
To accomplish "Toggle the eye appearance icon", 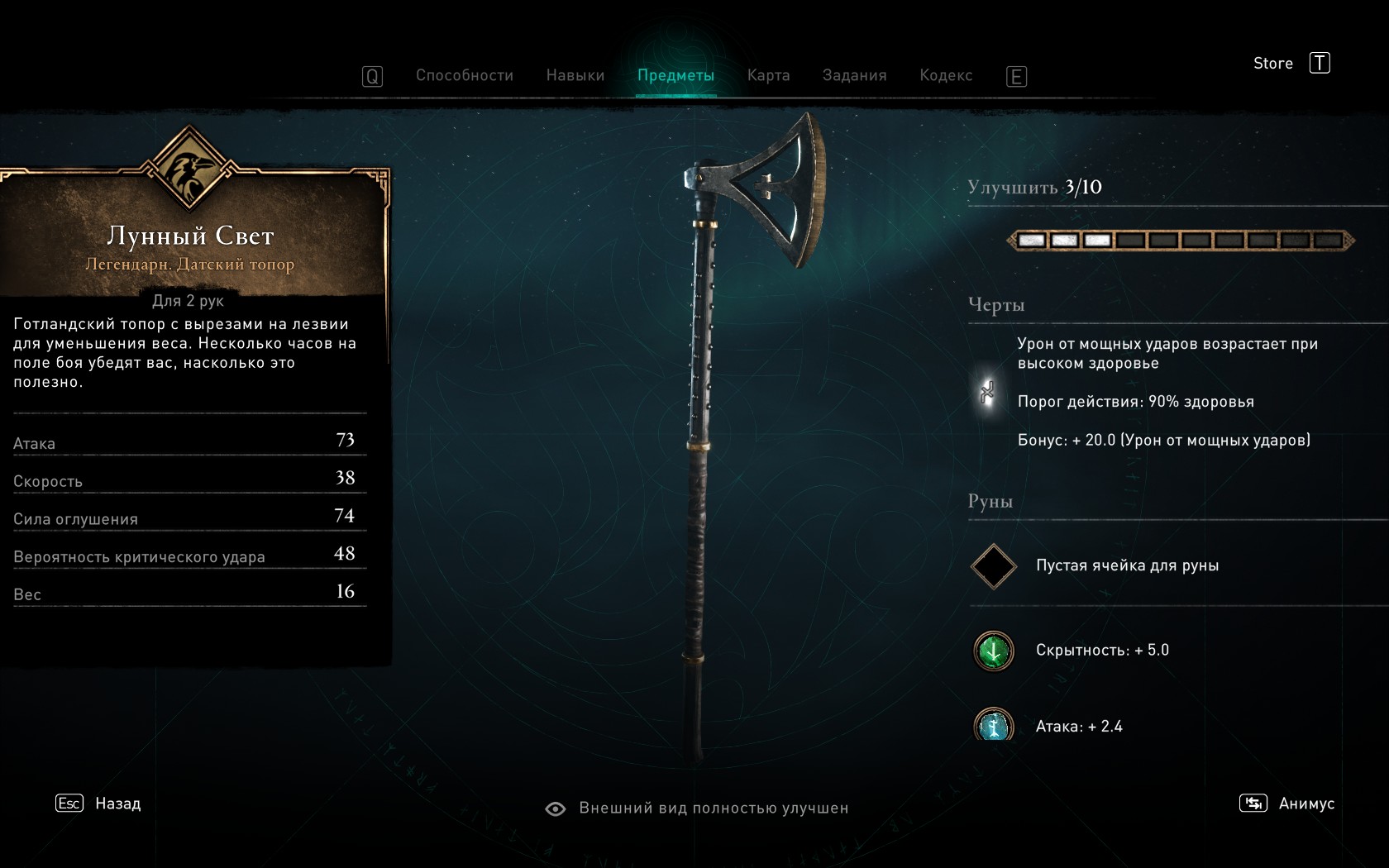I will [x=556, y=808].
